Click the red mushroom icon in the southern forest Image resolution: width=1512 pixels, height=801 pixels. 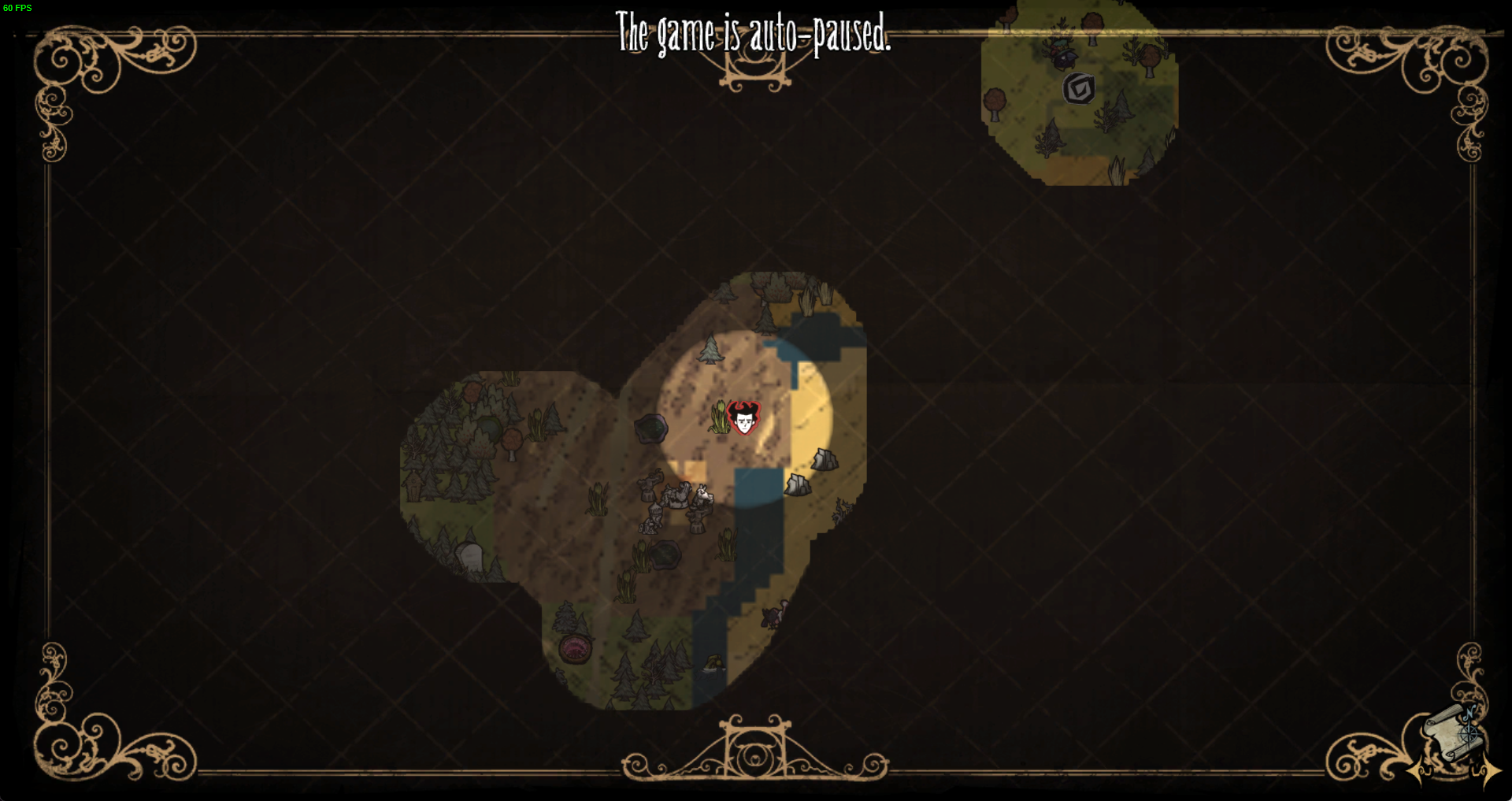575,649
